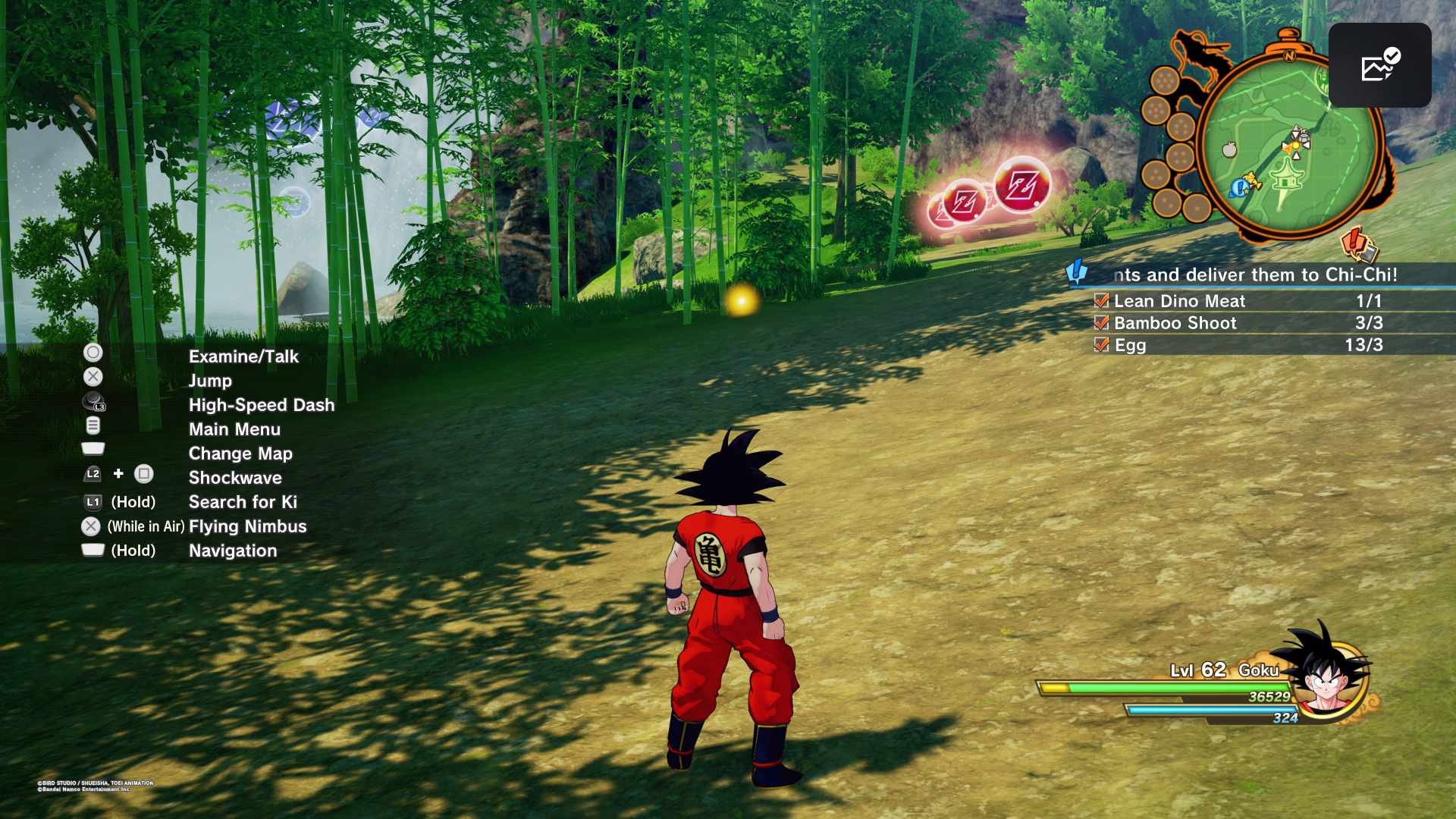
Task: Click the red exclamation cards icon
Action: click(1357, 244)
